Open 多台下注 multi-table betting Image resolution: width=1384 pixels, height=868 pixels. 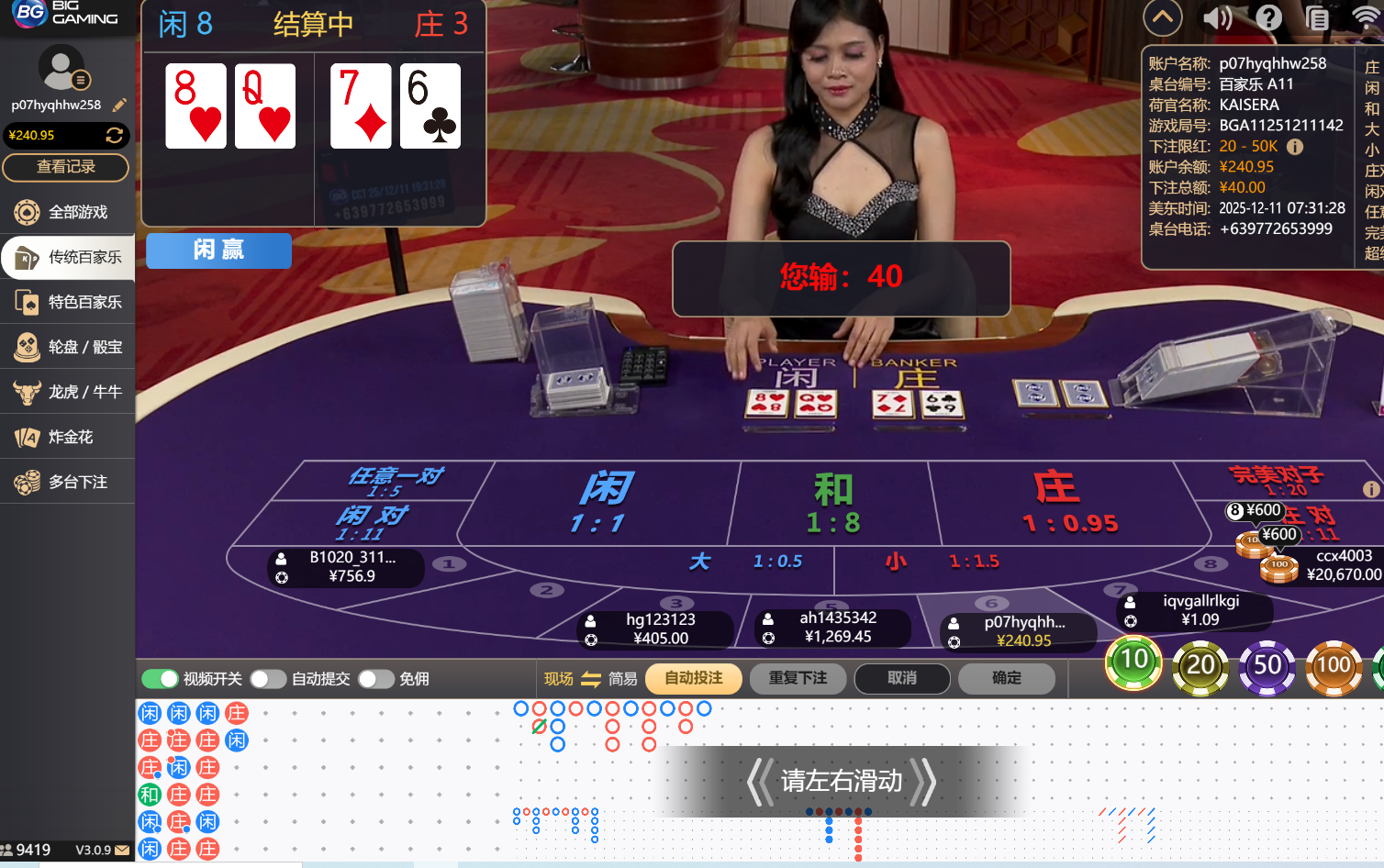[x=67, y=481]
